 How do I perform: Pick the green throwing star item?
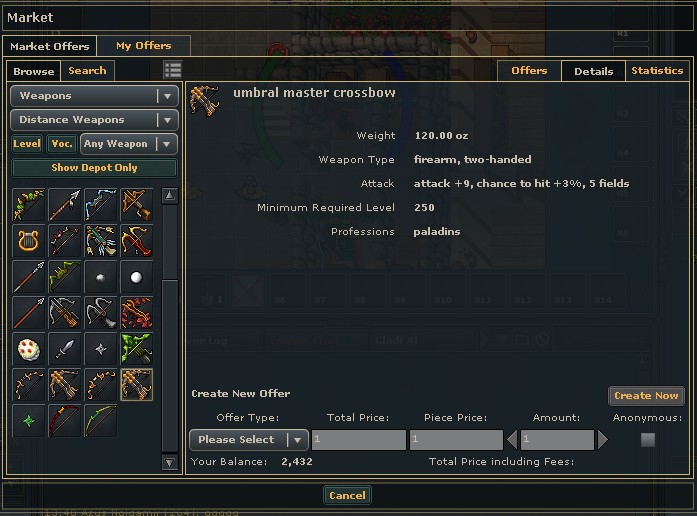click(28, 421)
